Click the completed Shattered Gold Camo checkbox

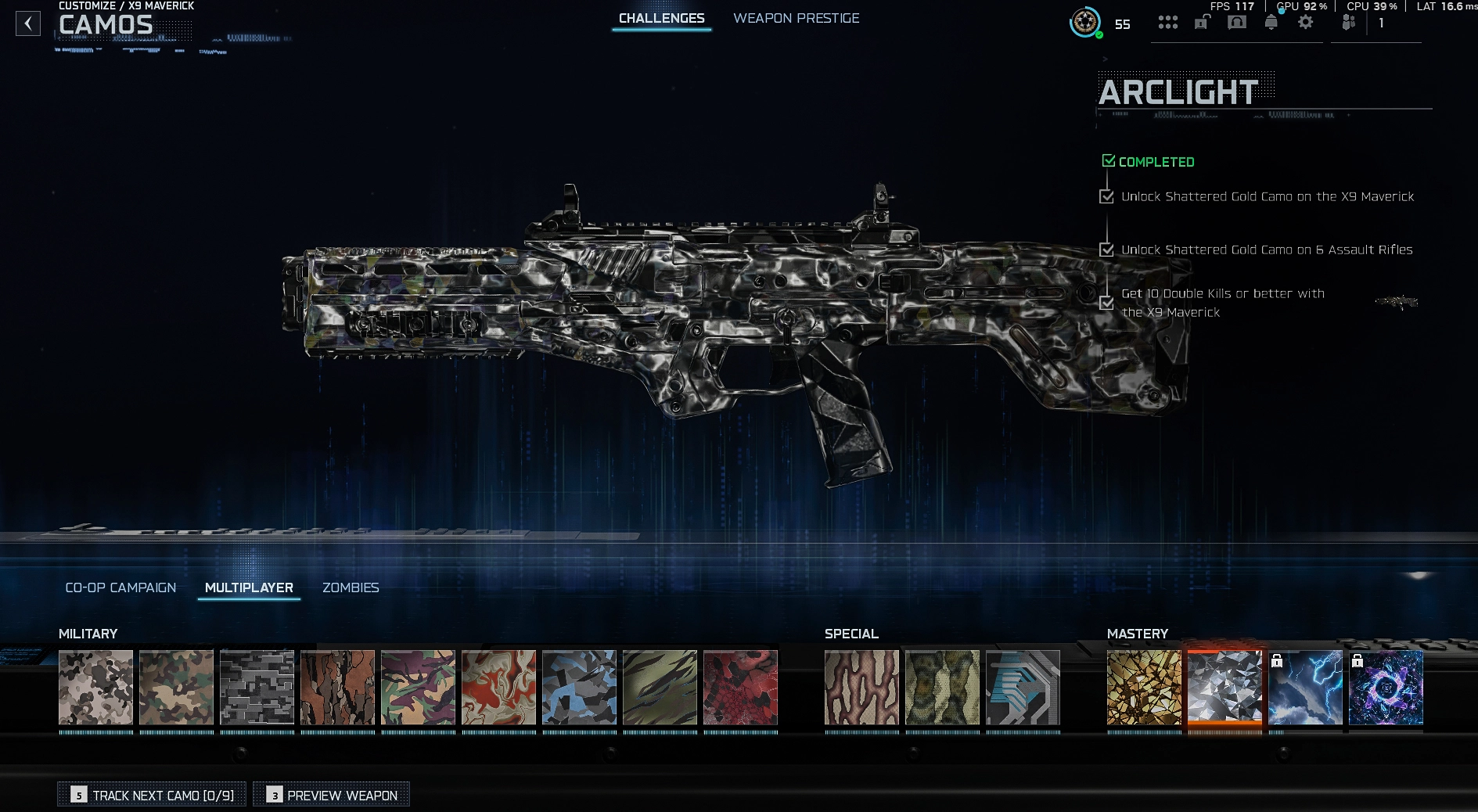click(x=1107, y=196)
